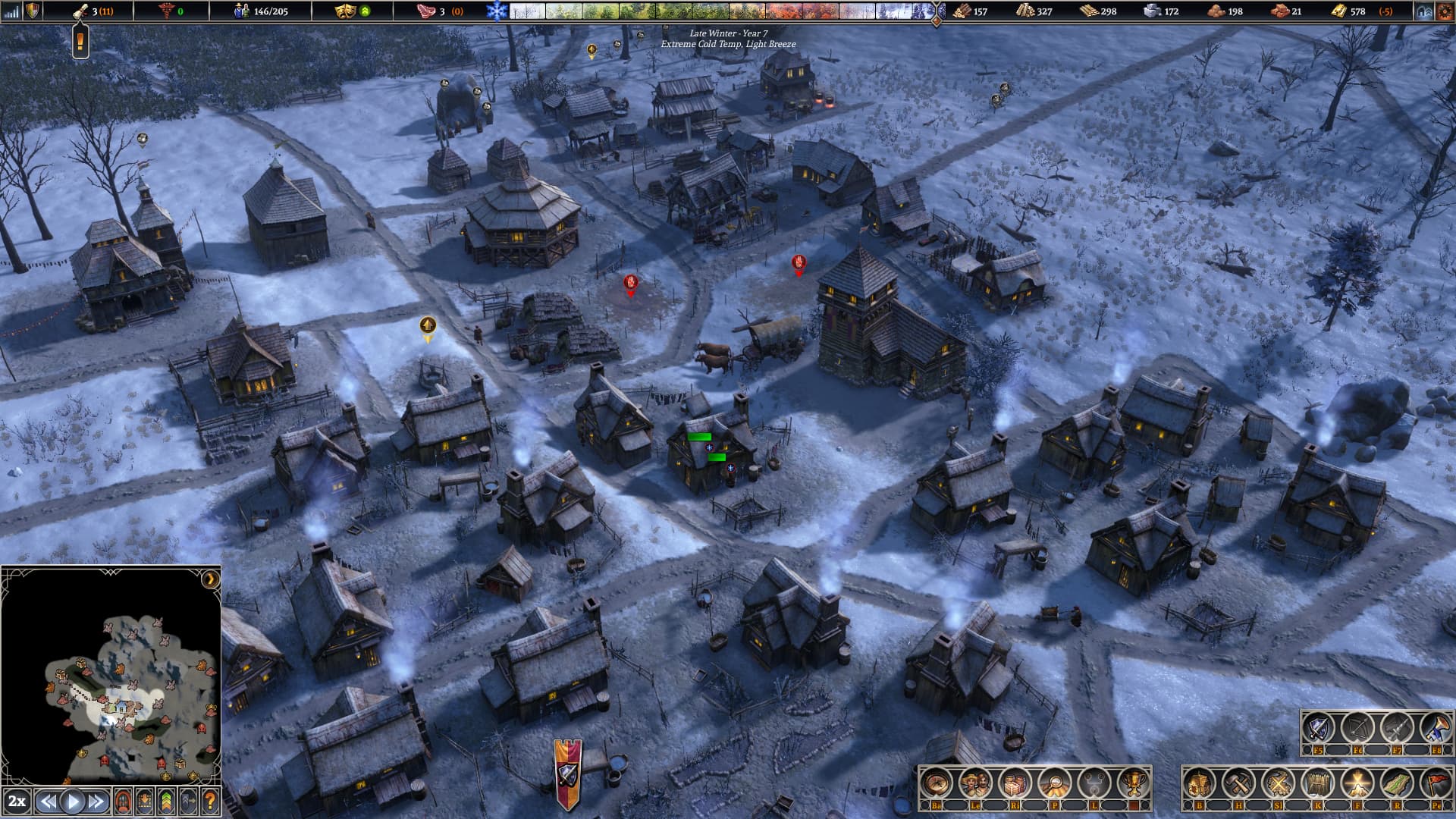Slow down the game speed
Viewport: 1456px width, 819px height.
click(x=49, y=801)
